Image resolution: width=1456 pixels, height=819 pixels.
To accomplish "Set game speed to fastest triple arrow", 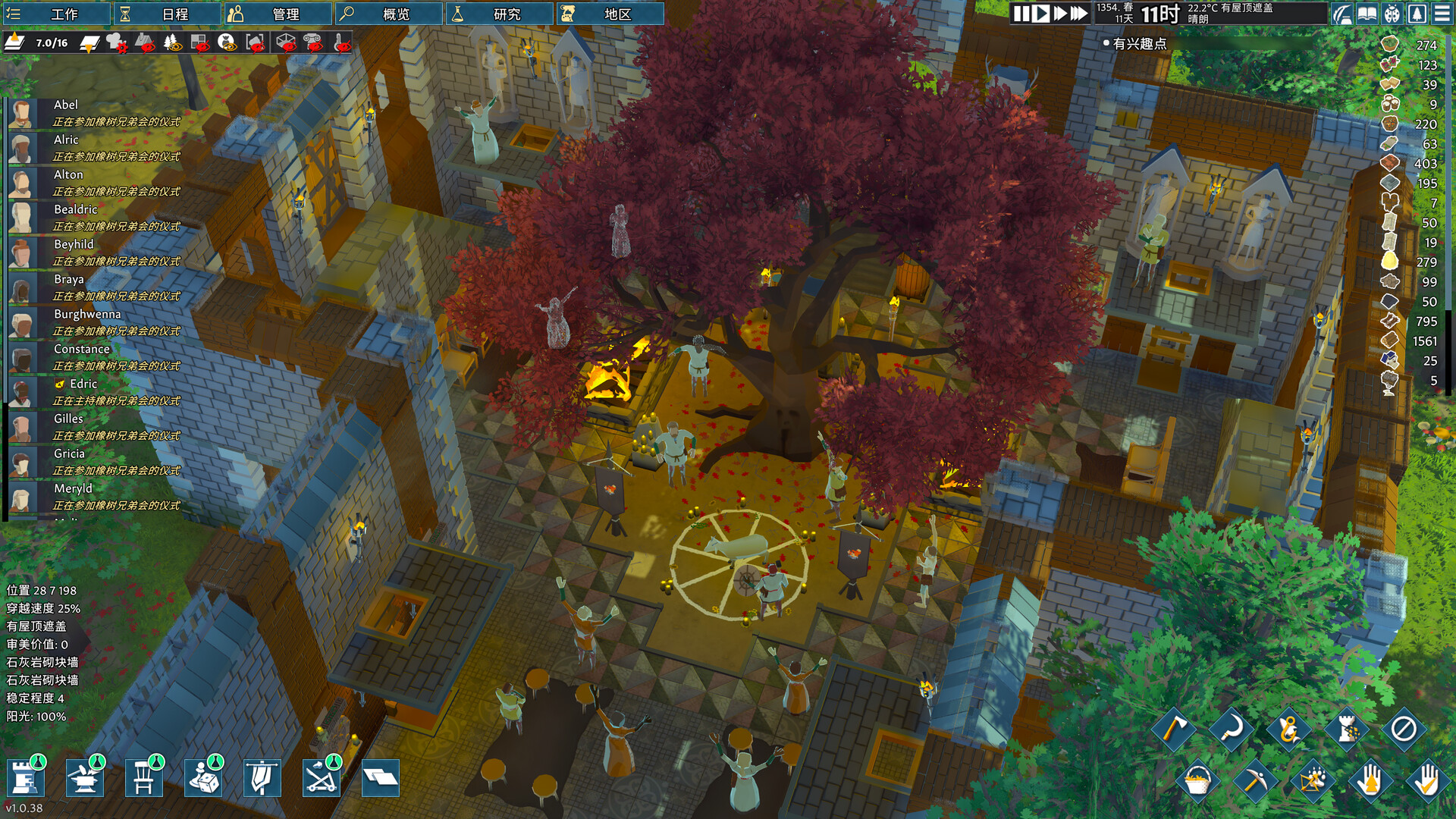I will [x=1079, y=14].
